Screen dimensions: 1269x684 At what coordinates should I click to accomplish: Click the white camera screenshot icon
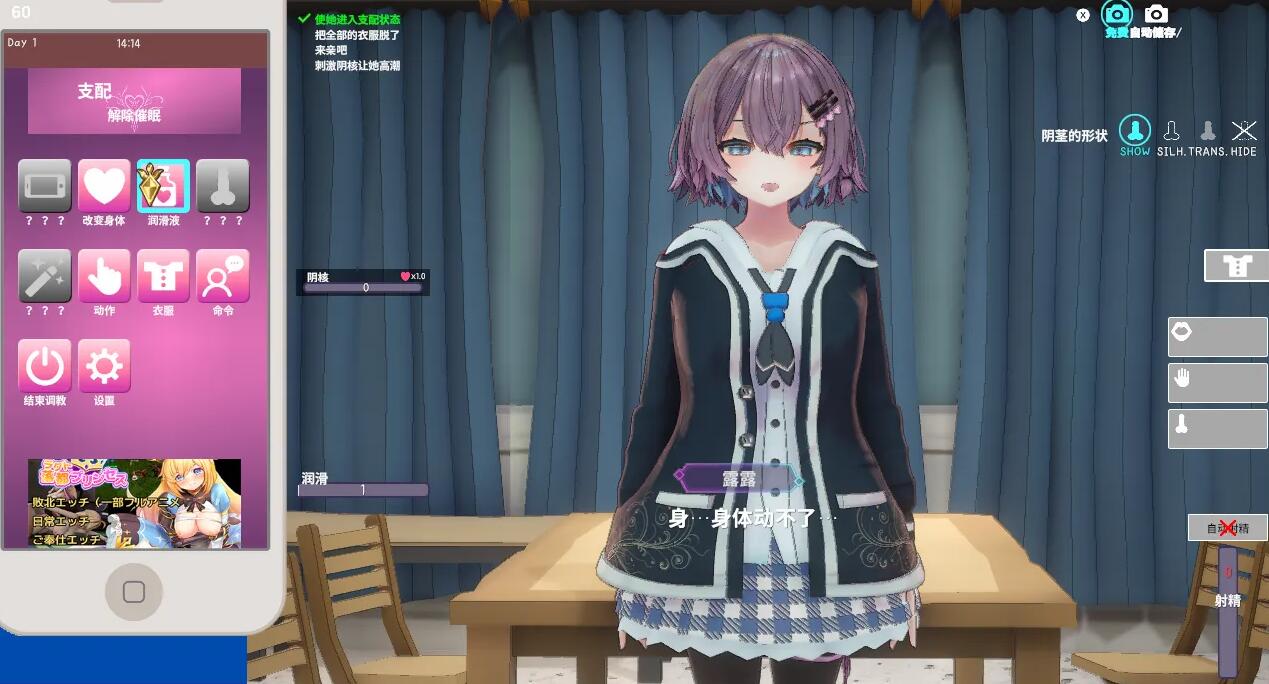(1156, 14)
